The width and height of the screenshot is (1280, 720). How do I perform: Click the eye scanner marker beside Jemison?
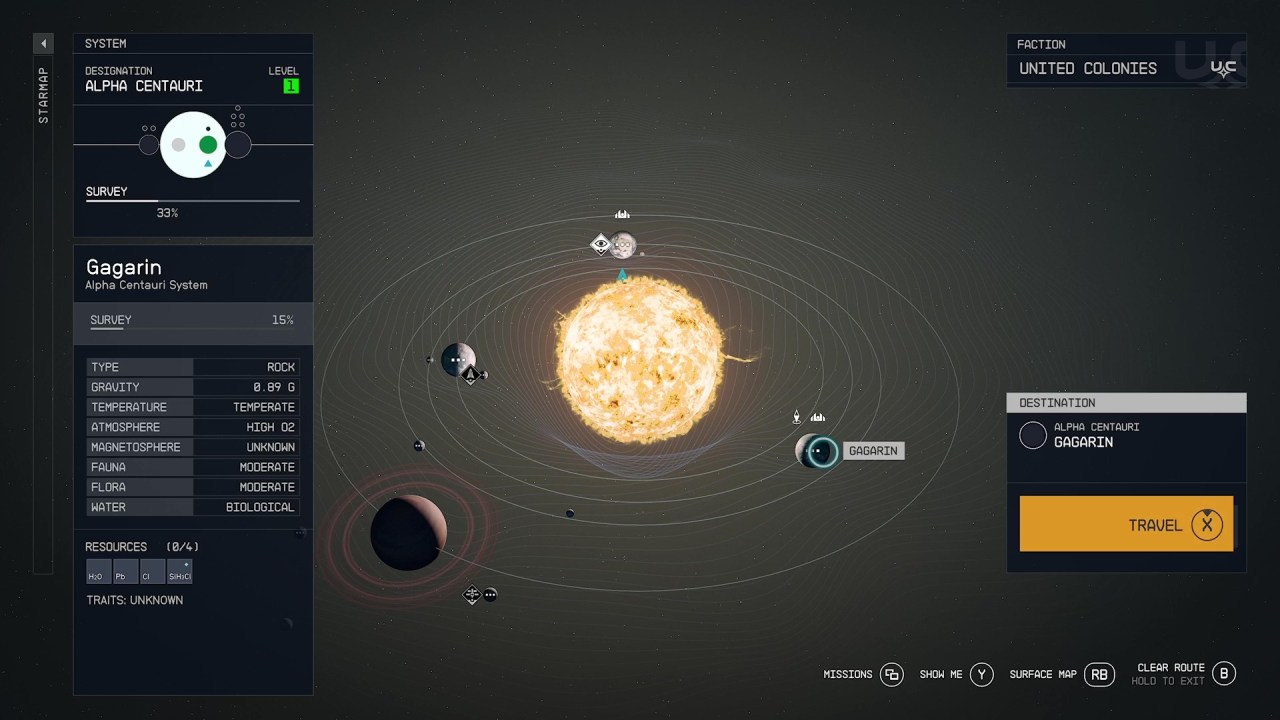600,244
